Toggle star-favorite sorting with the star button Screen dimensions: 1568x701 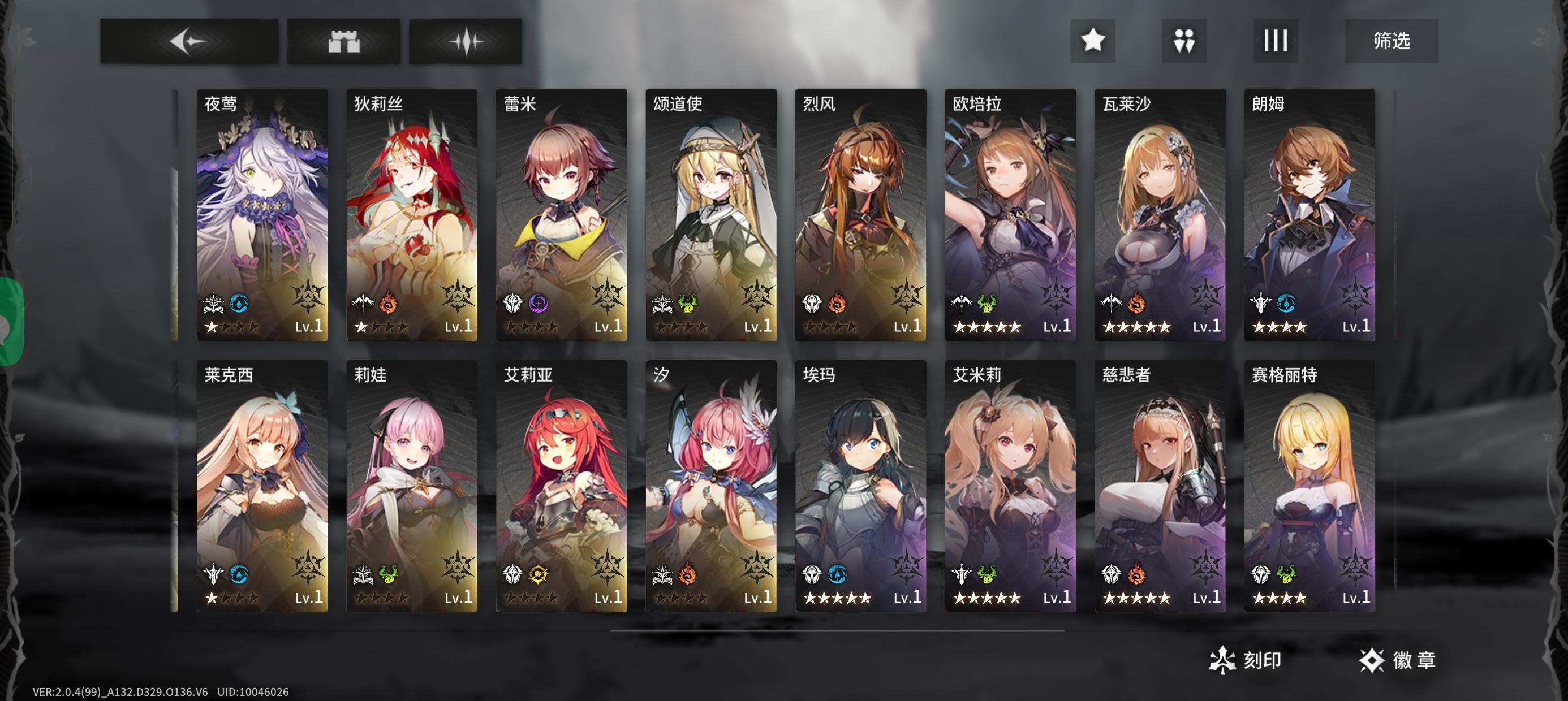click(1093, 41)
